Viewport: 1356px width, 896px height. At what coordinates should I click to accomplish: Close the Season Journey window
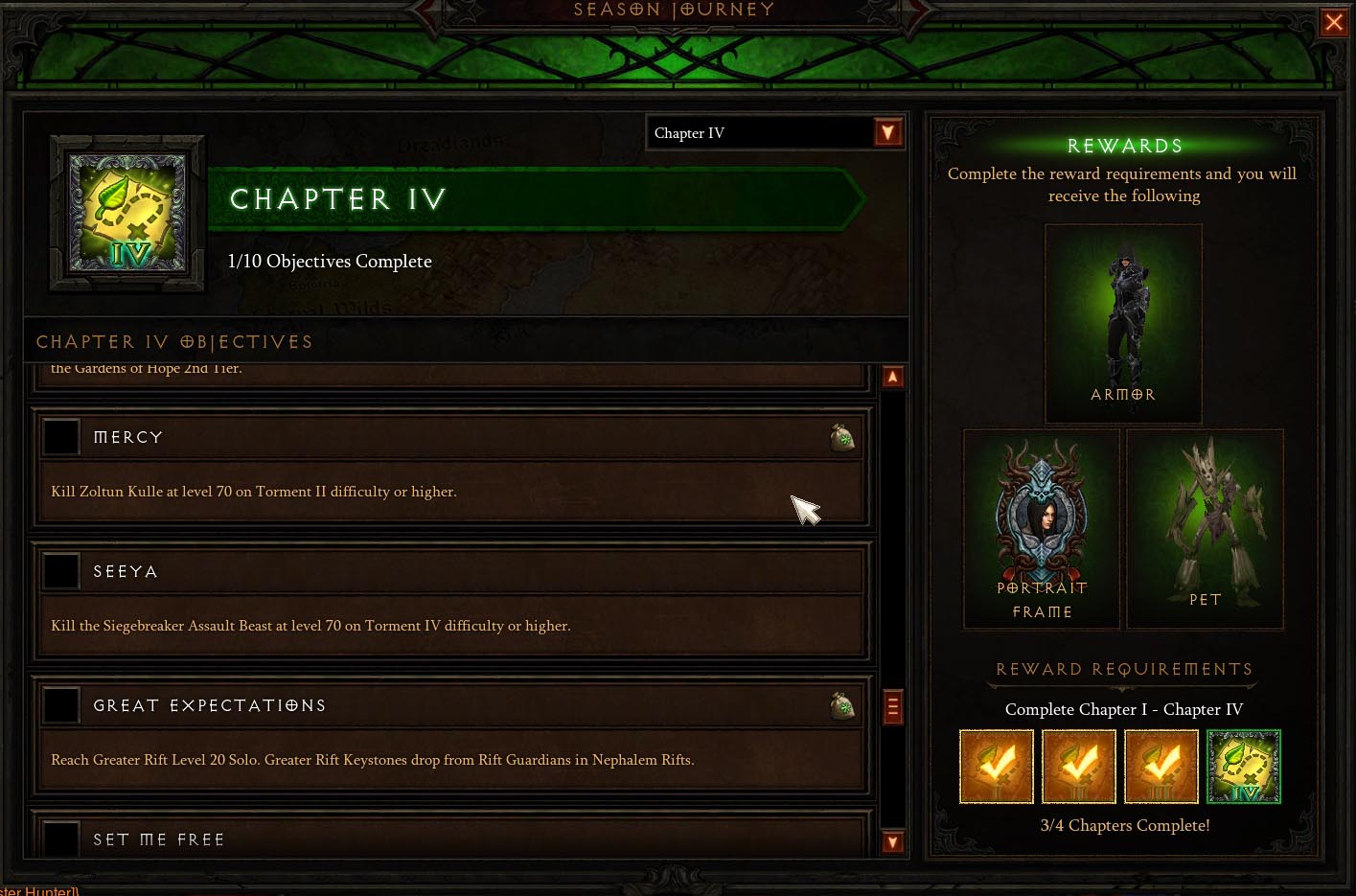(x=1333, y=21)
